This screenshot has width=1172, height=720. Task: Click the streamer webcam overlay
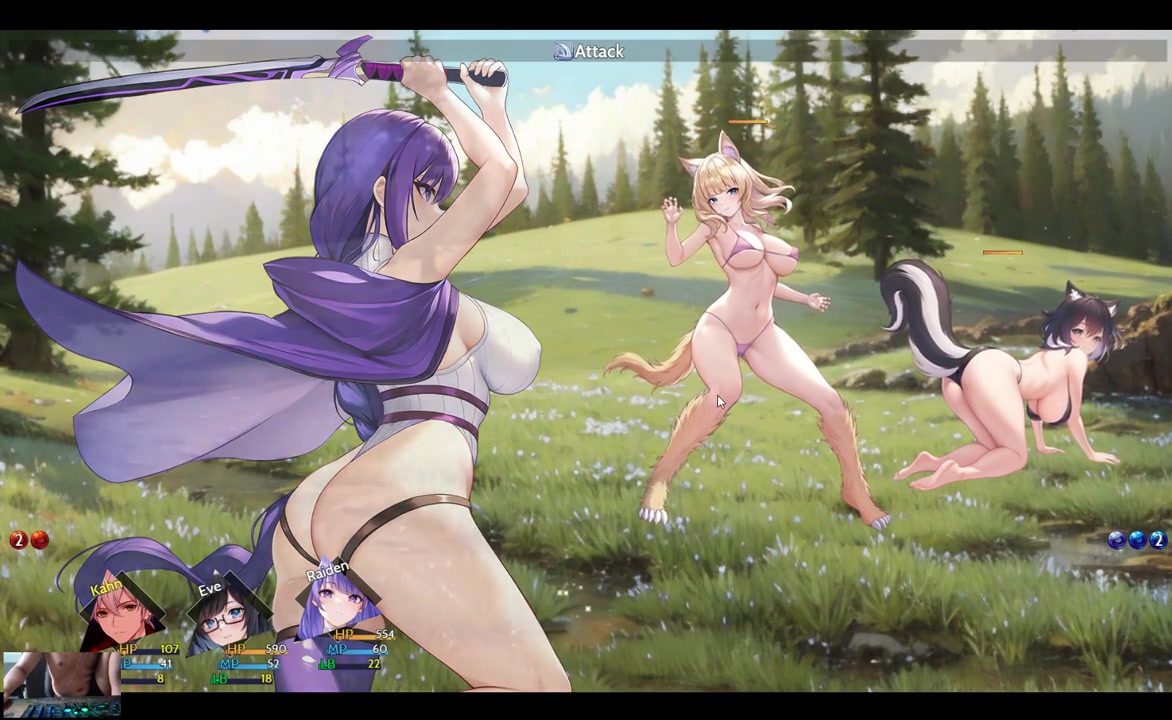[x=61, y=685]
